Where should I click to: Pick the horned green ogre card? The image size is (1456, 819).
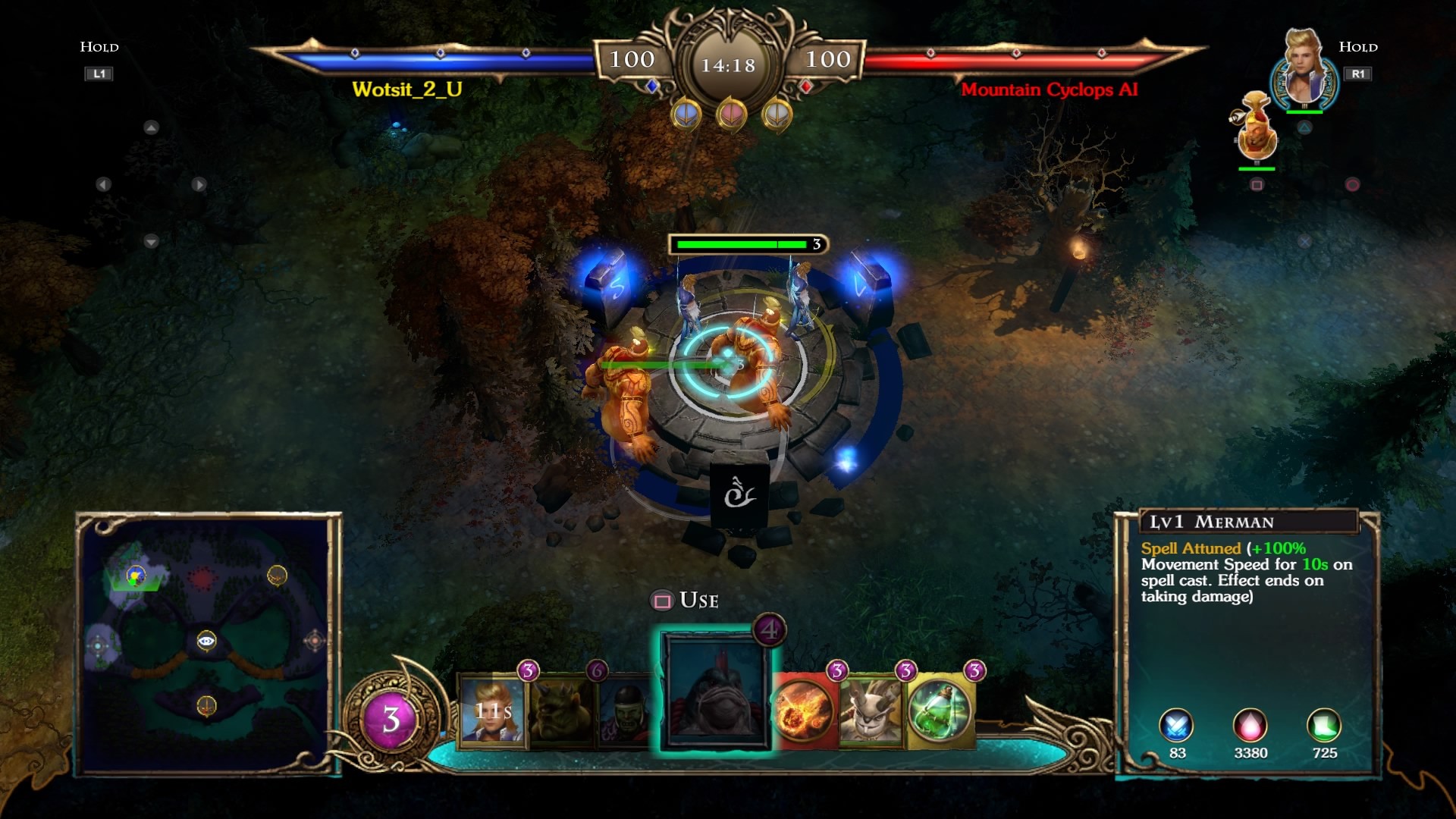(x=561, y=711)
